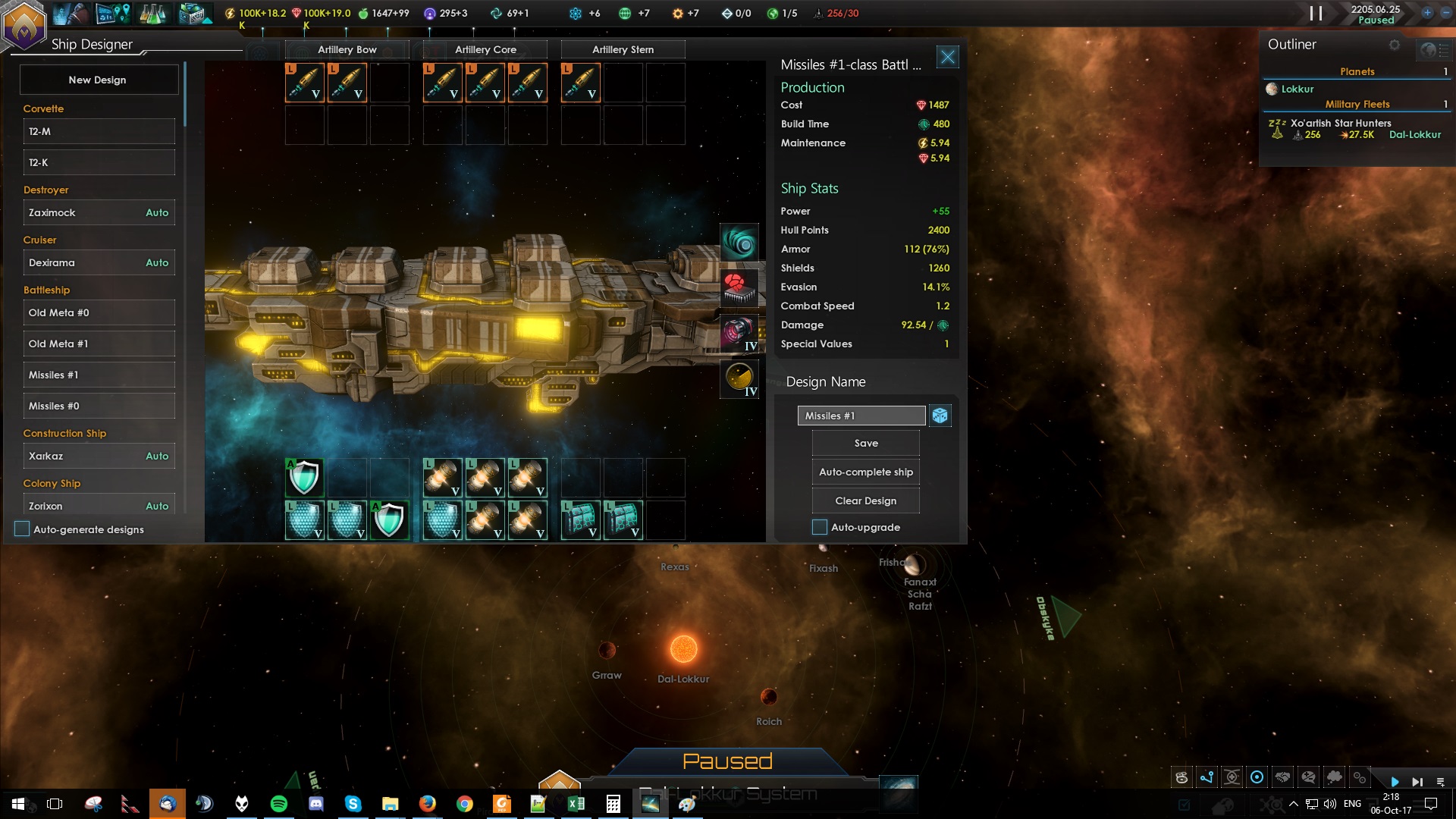This screenshot has width=1456, height=819.
Task: Edit the Missiles #1 design name field
Action: point(861,416)
